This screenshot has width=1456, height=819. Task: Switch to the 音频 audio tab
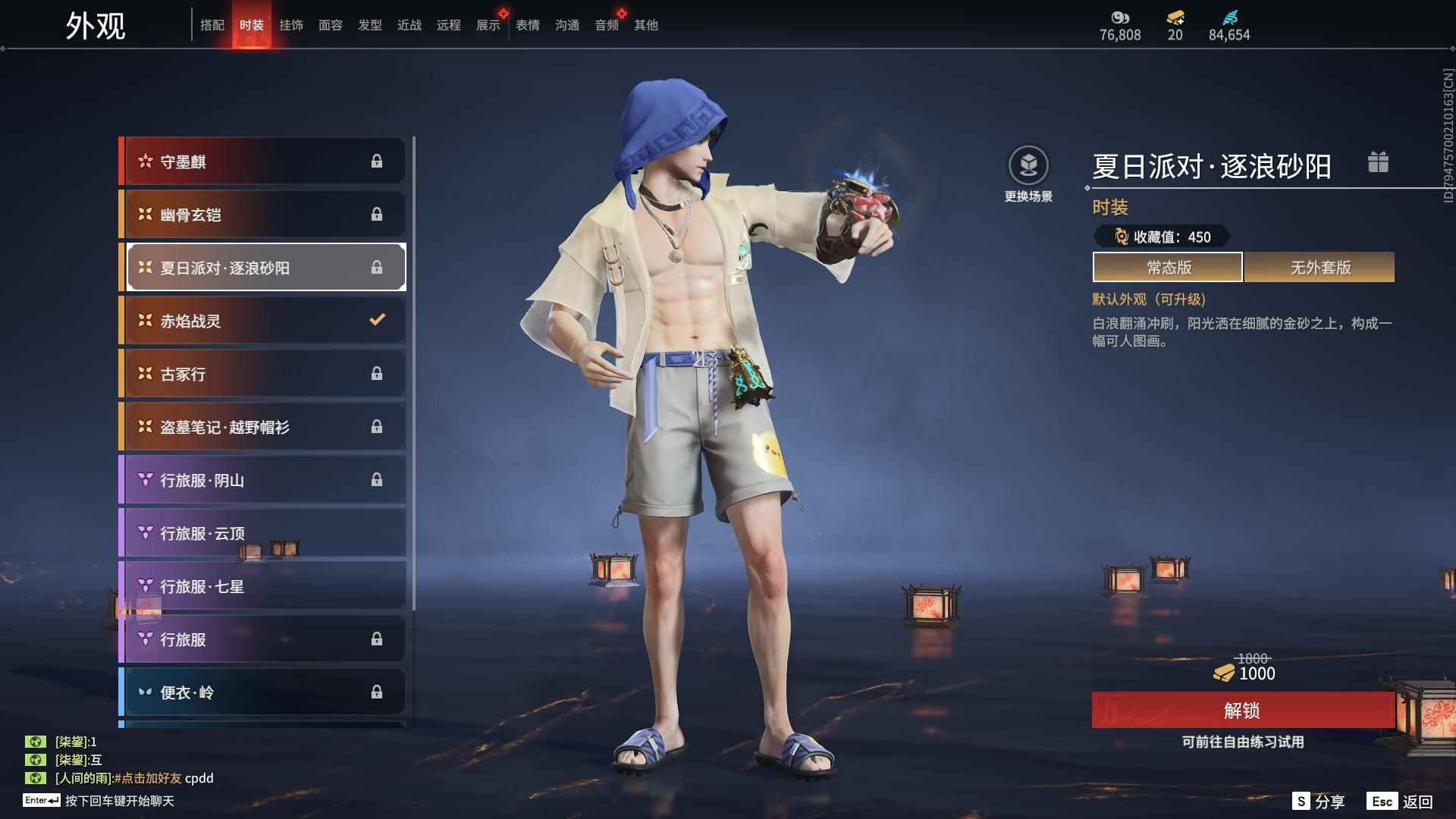607,25
